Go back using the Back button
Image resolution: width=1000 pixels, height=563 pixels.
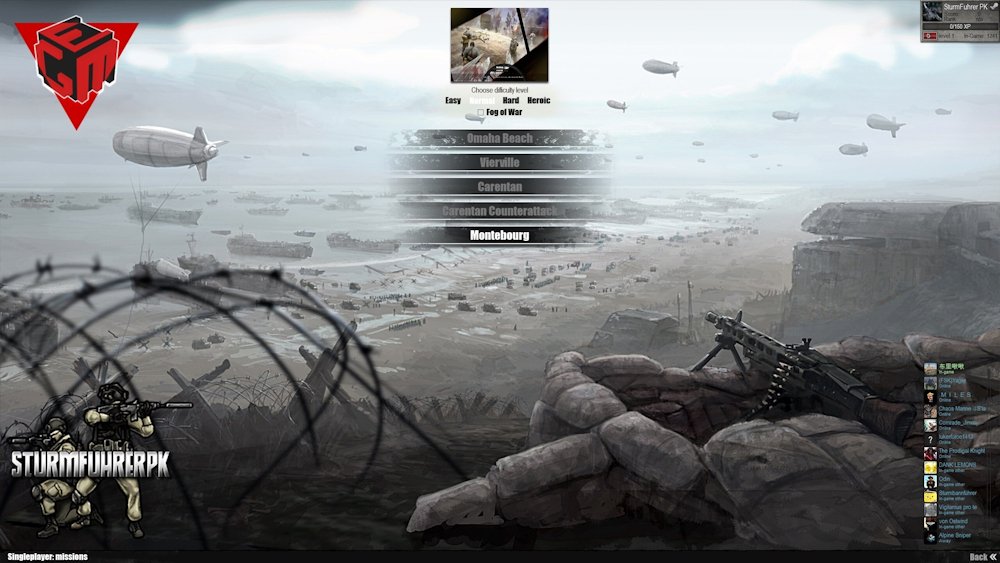(982, 557)
